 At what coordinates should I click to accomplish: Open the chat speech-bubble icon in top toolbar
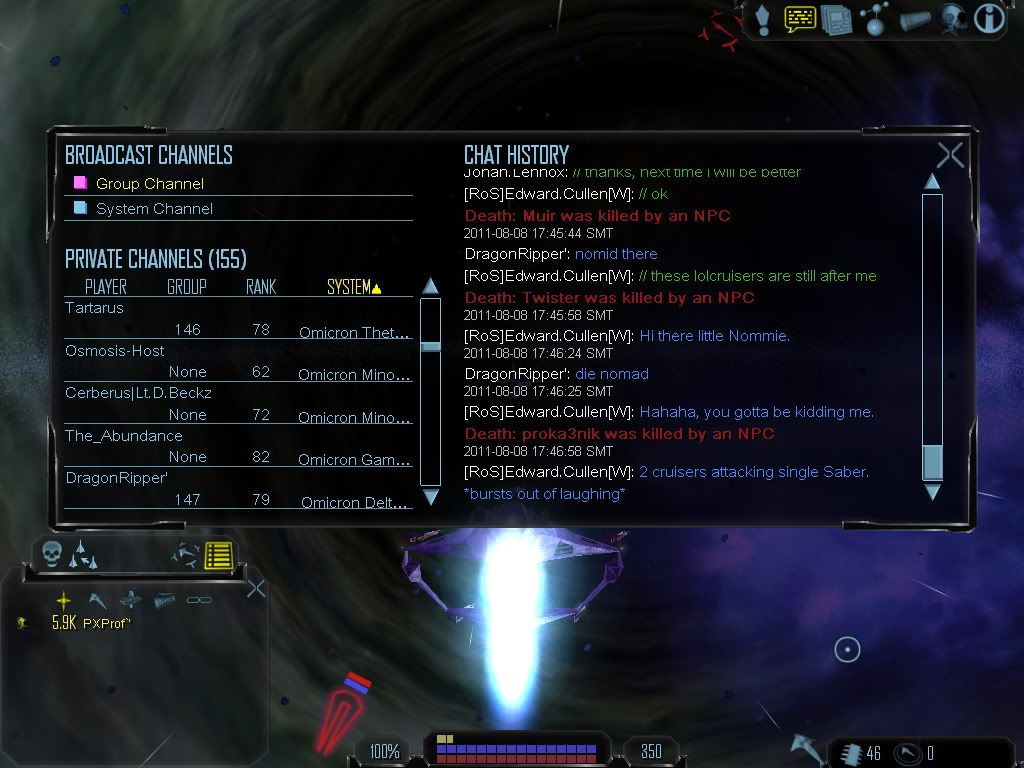(799, 18)
